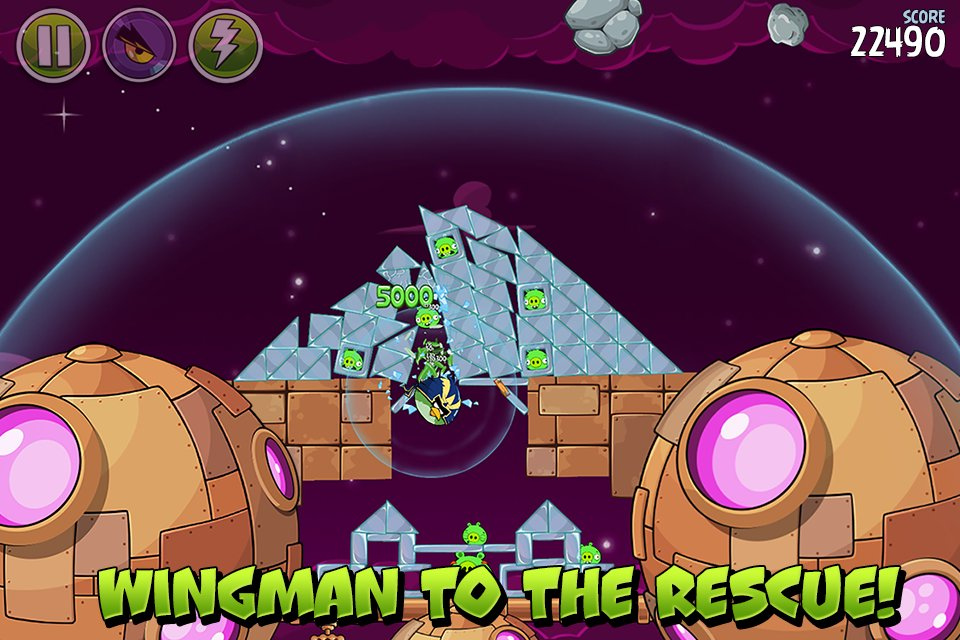Activate the Space Eagle power-up icon
Screen dimensions: 960x640
point(139,45)
